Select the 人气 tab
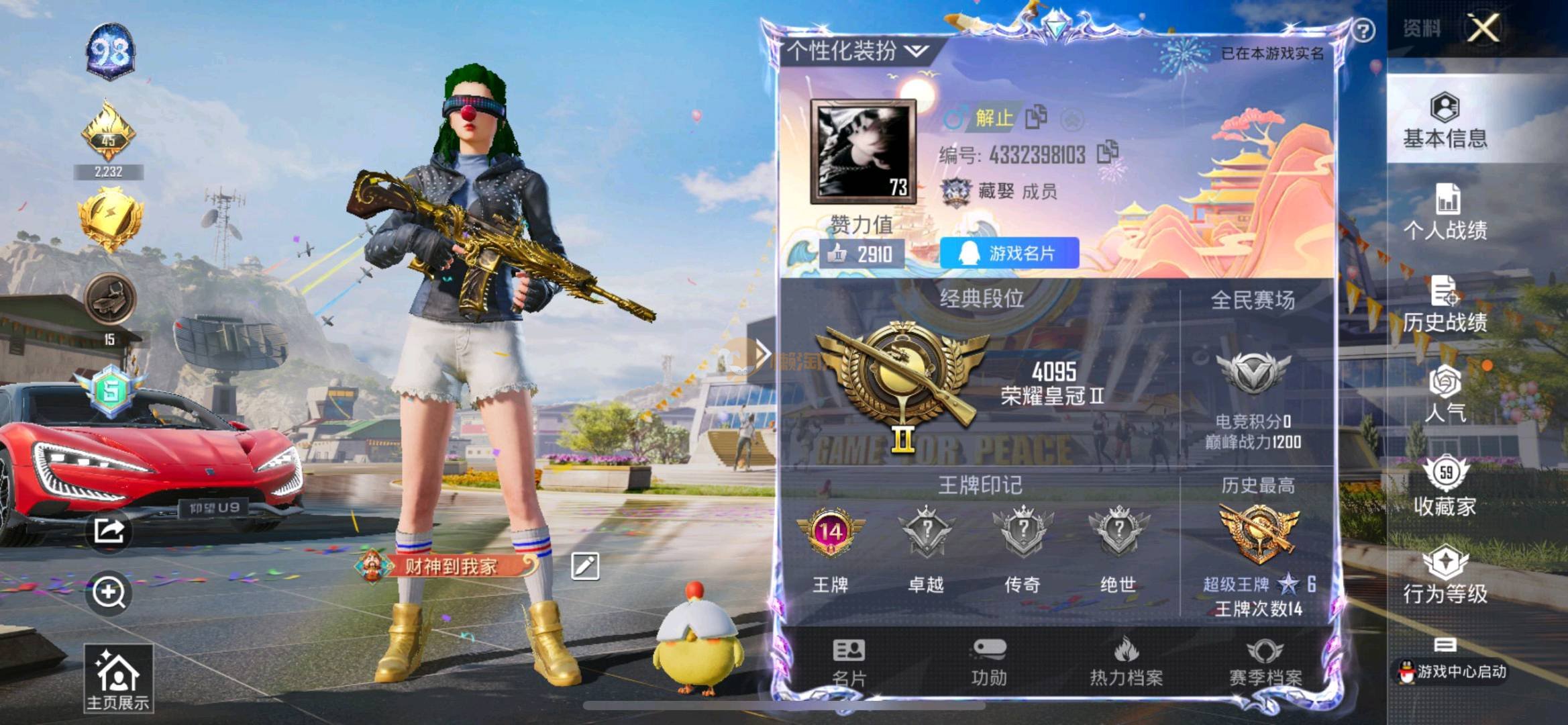This screenshot has width=1568, height=725. coord(1445,394)
